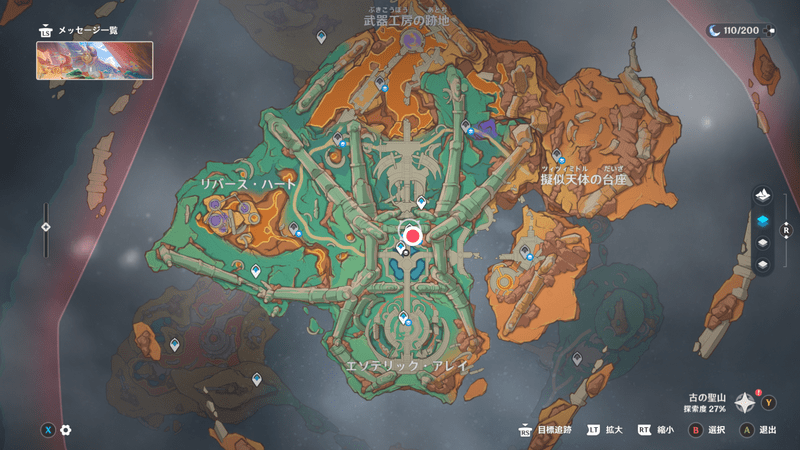Open the メッセージ一覧 thumbnail banner
Screen dimensions: 800x450
pyautogui.click(x=95, y=60)
